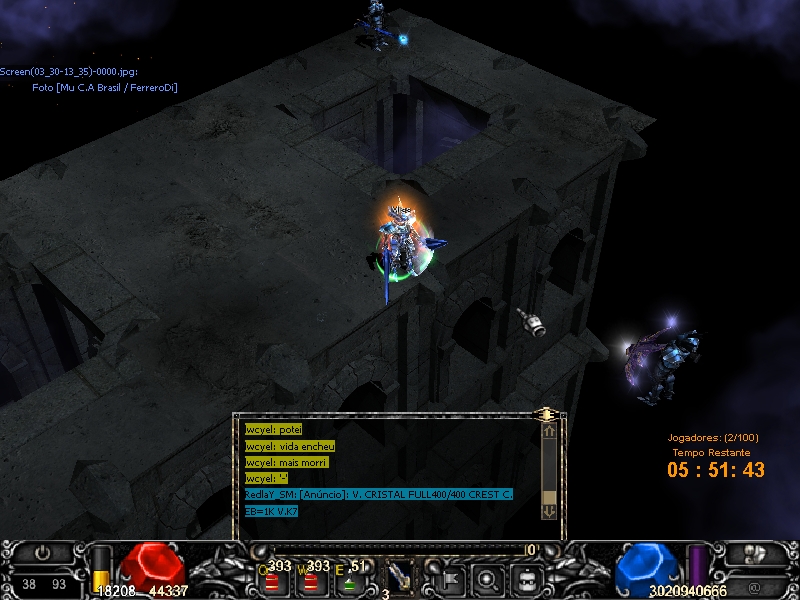
Task: Select the sword skill slot
Action: point(400,576)
